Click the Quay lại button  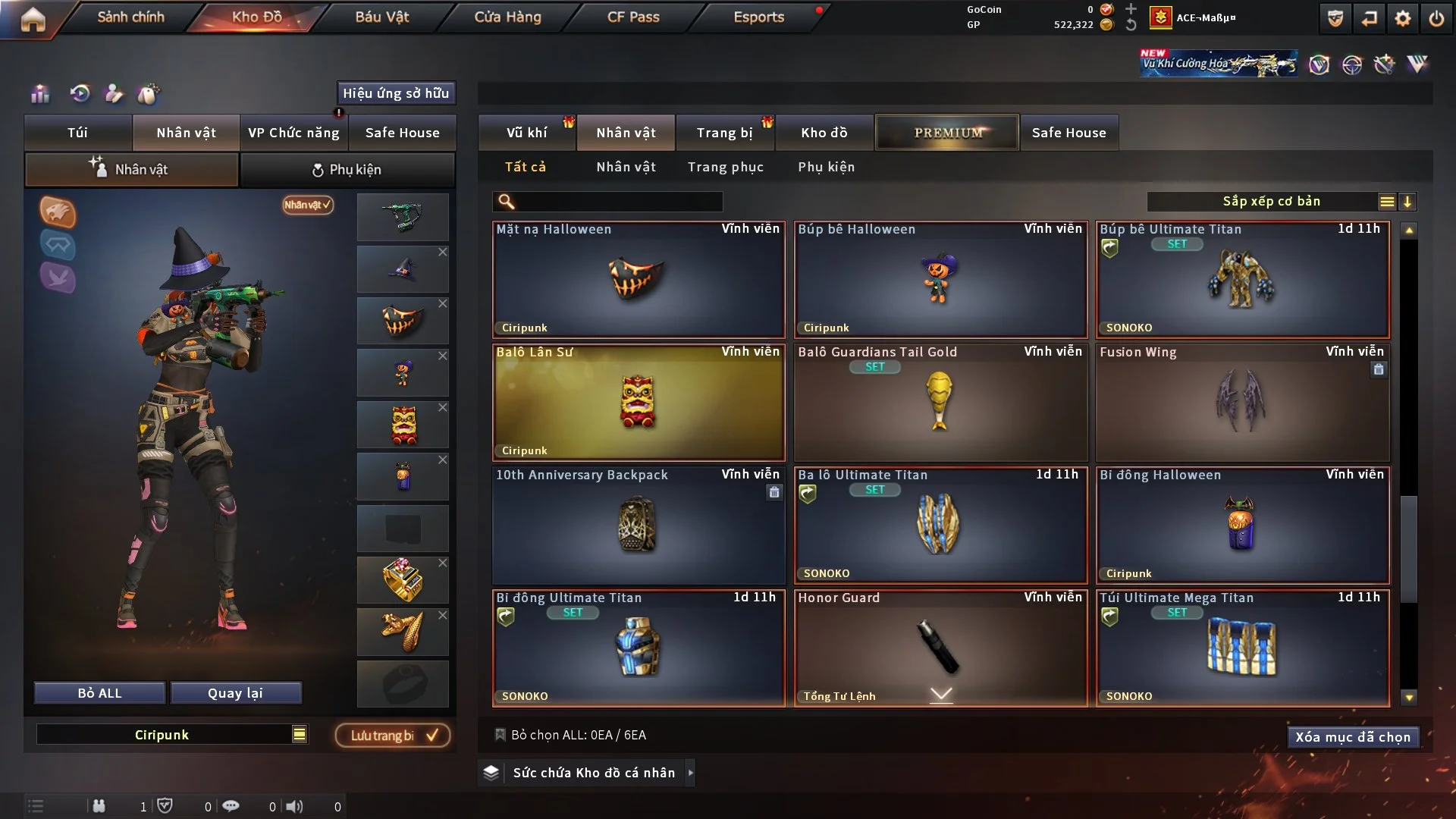click(235, 693)
